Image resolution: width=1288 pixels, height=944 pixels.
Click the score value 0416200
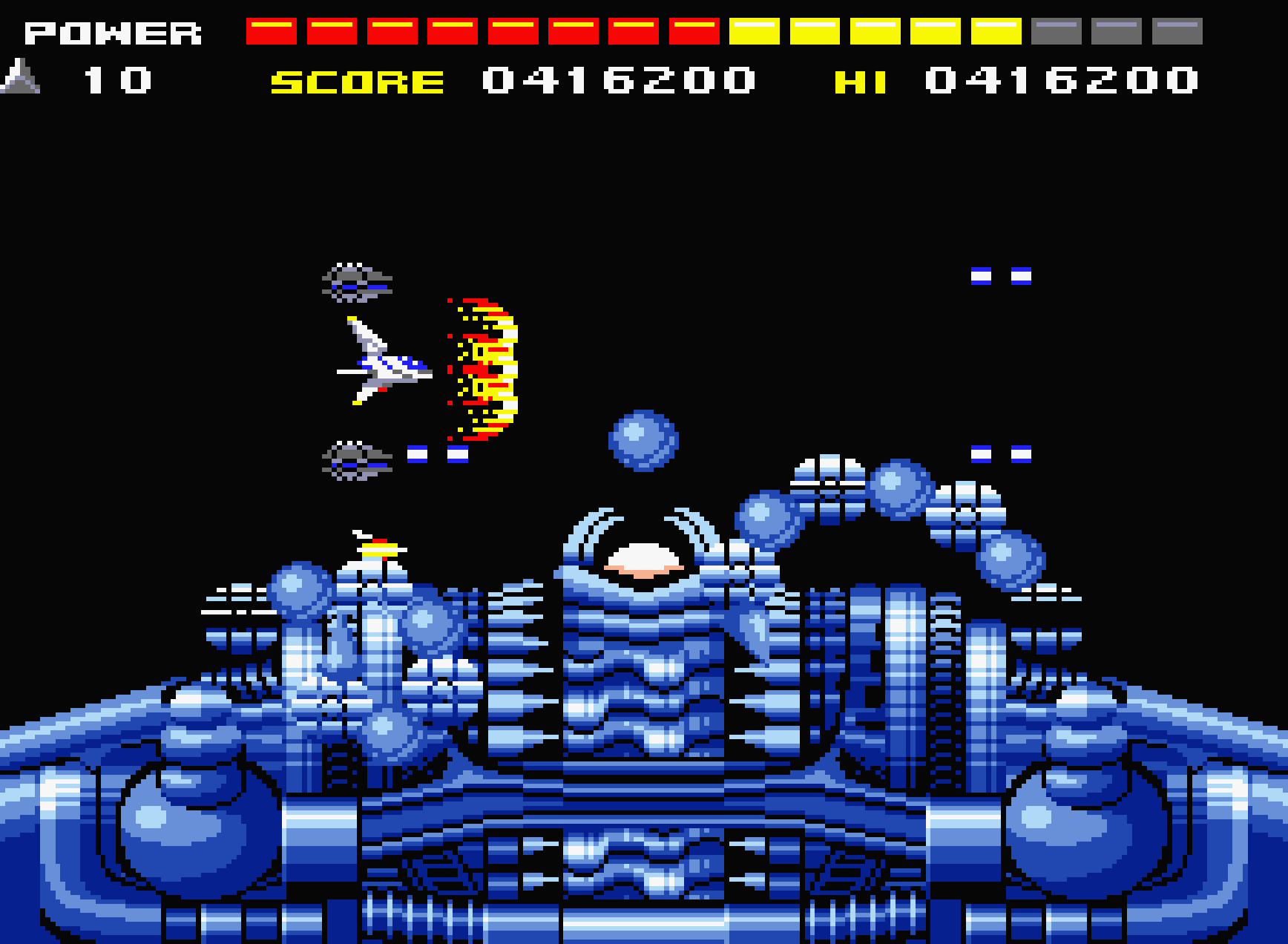620,82
